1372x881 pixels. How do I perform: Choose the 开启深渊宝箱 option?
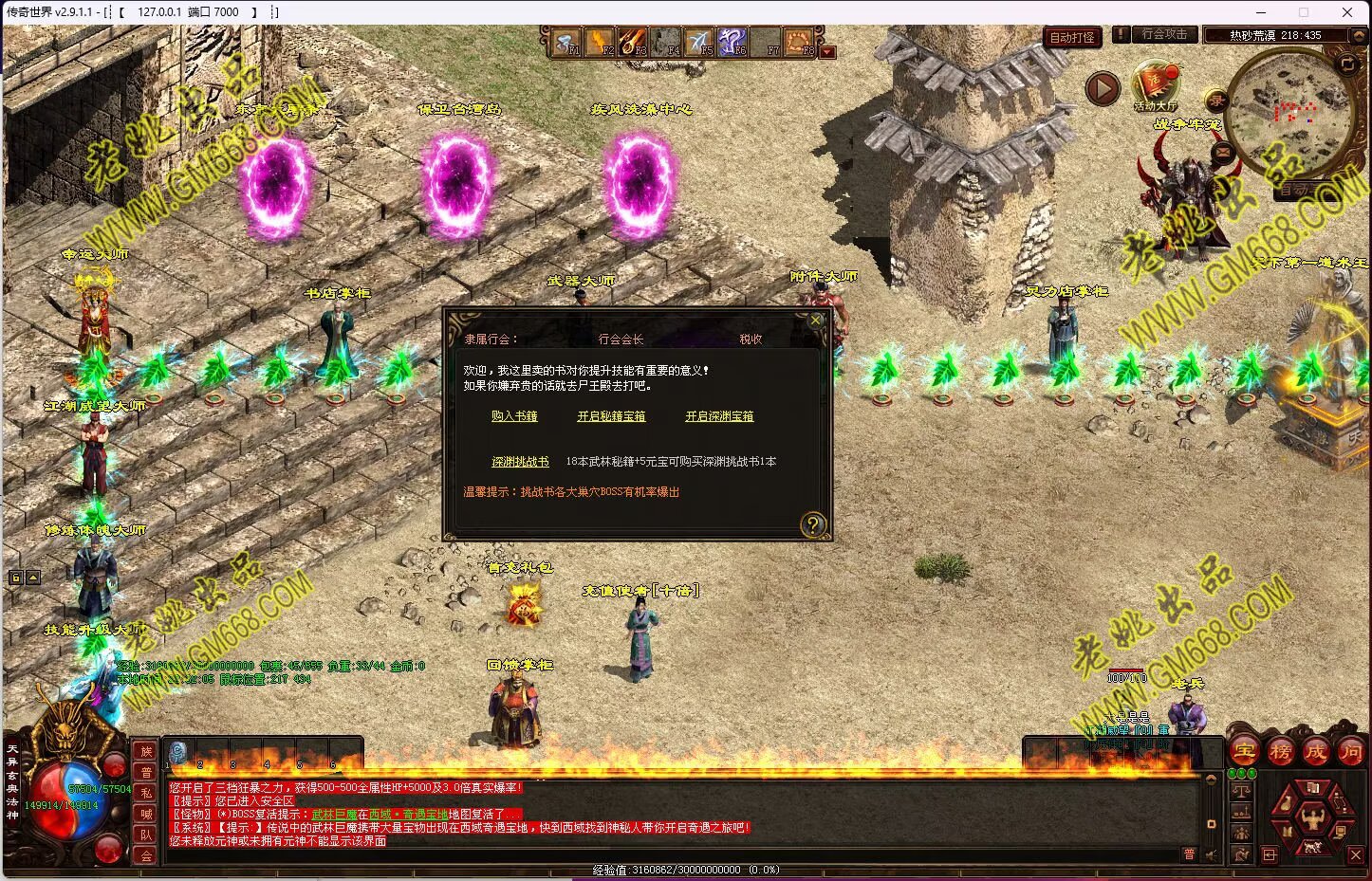(x=719, y=416)
